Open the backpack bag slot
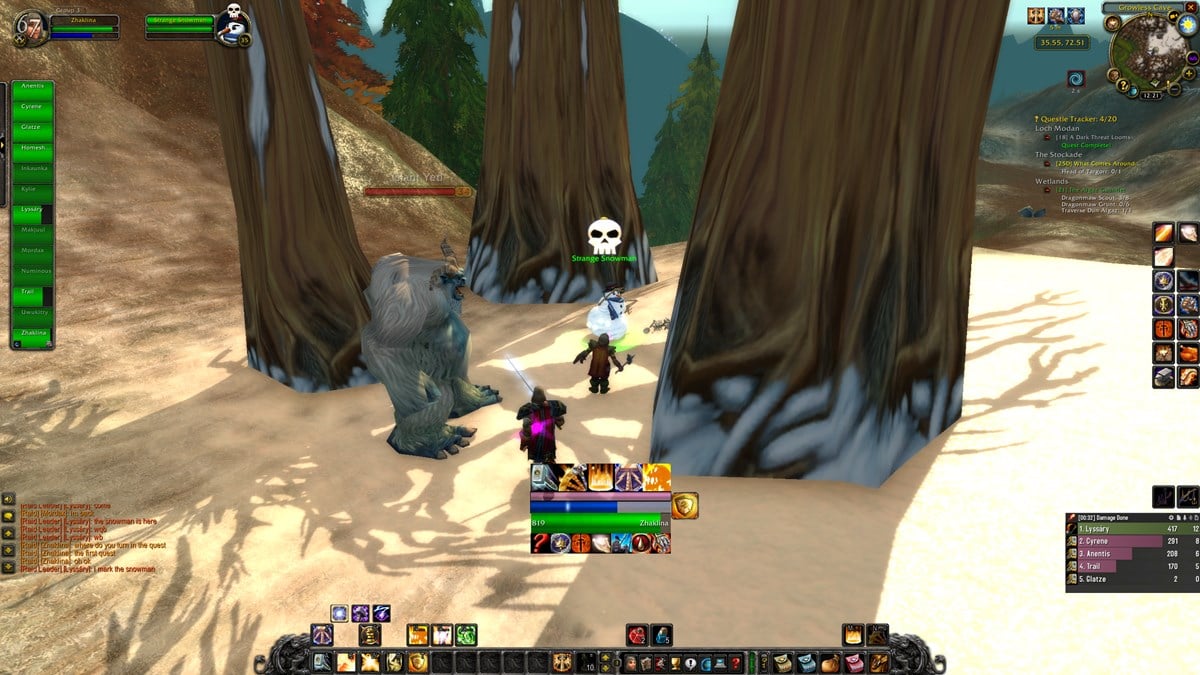The image size is (1200, 675). coord(879,662)
